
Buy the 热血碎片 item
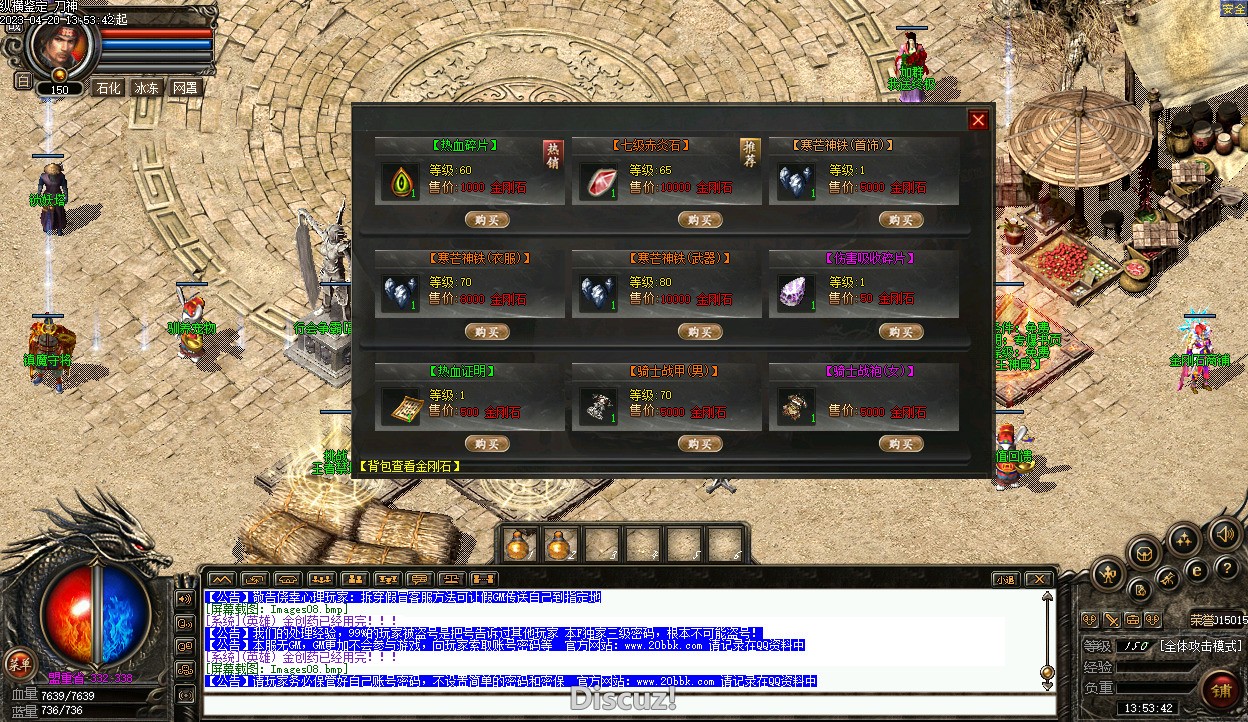487,220
